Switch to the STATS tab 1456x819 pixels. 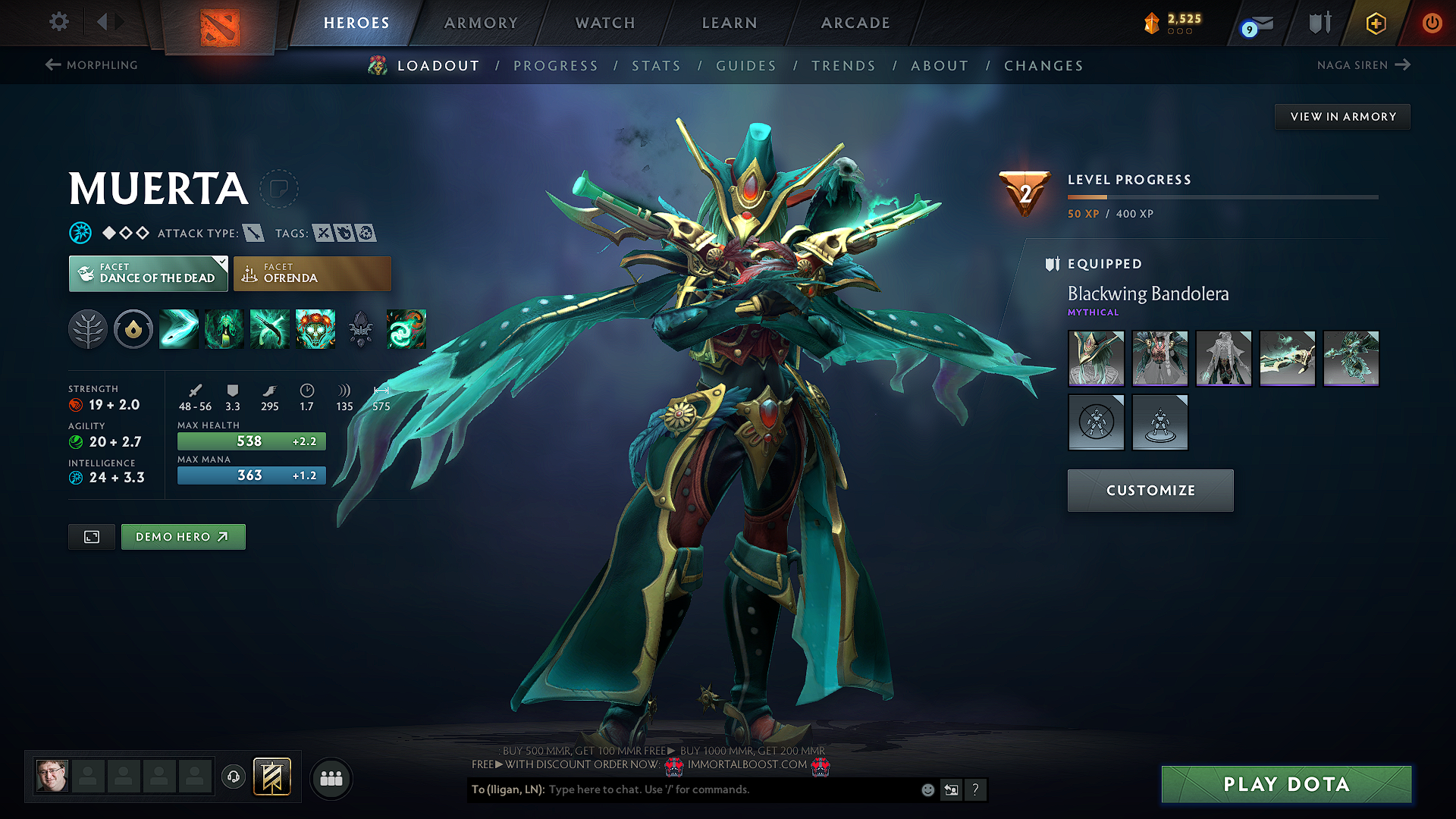(657, 65)
